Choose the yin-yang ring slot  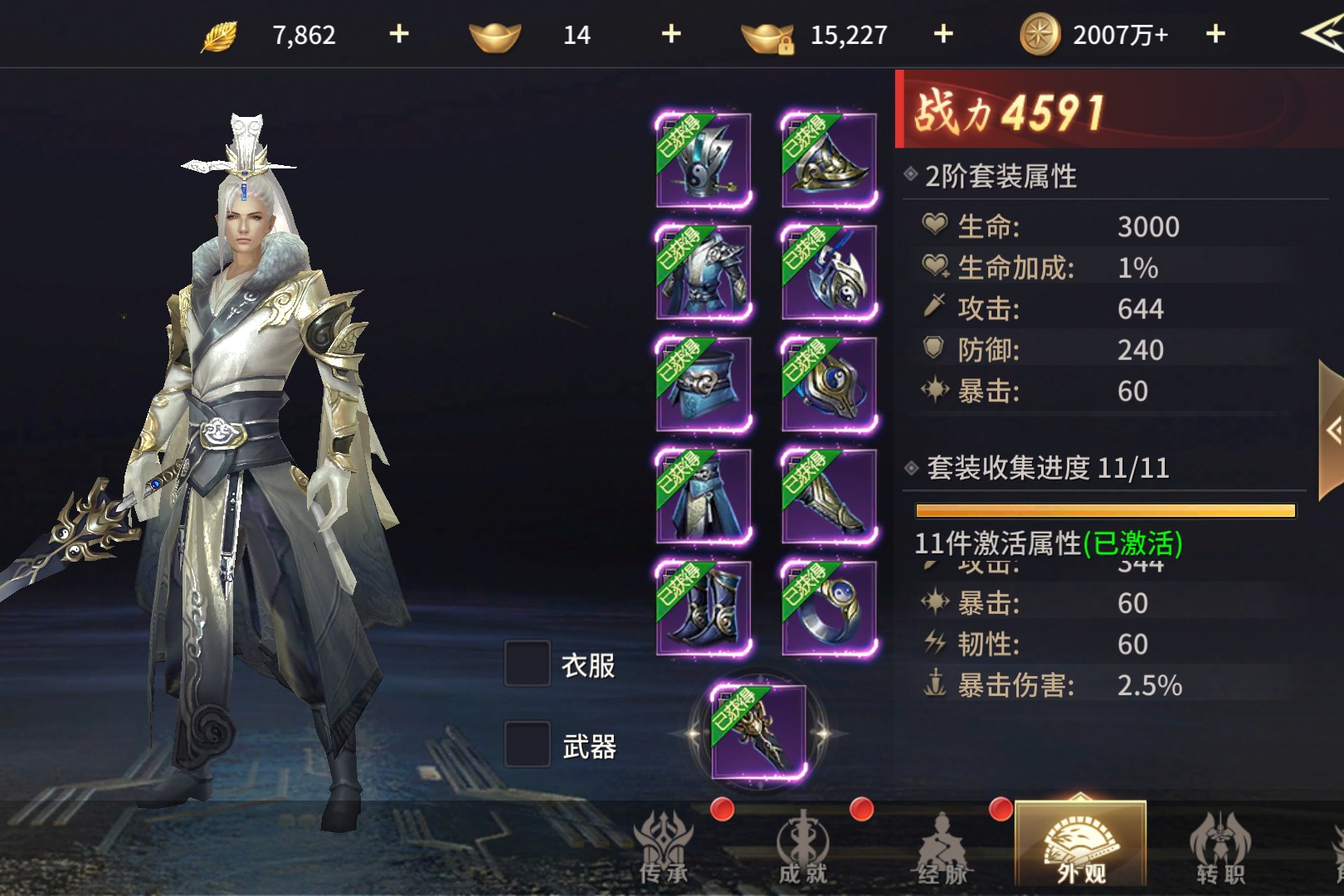[x=829, y=608]
